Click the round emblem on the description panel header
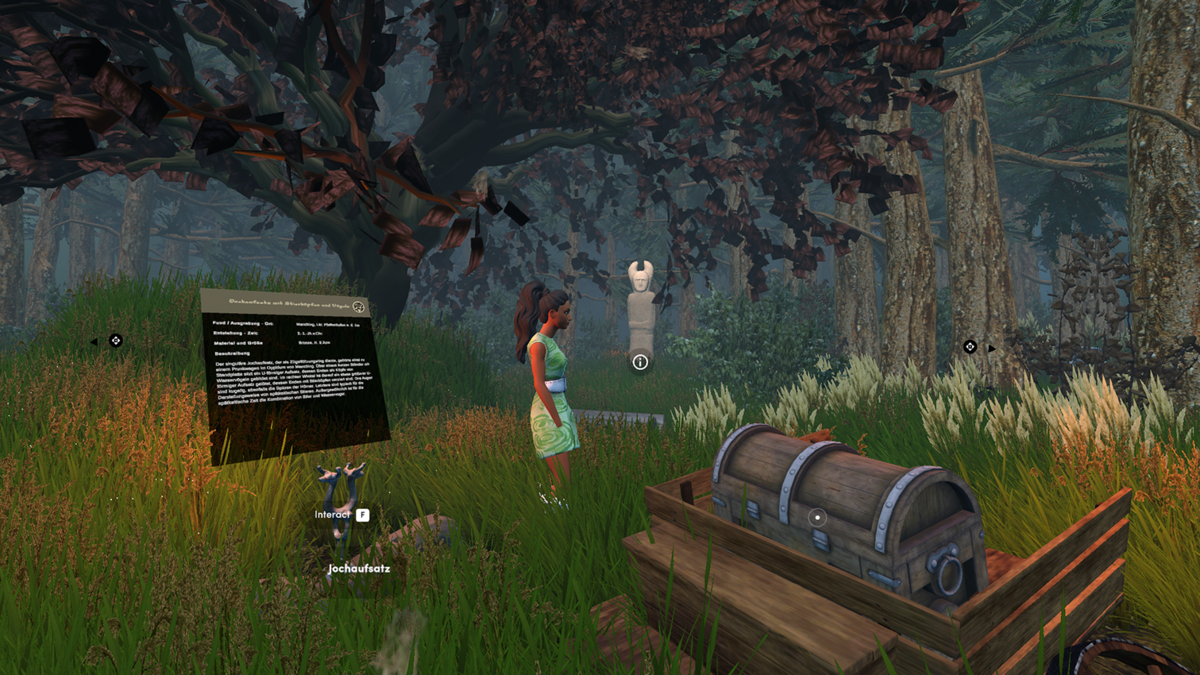This screenshot has width=1200, height=675. click(360, 308)
